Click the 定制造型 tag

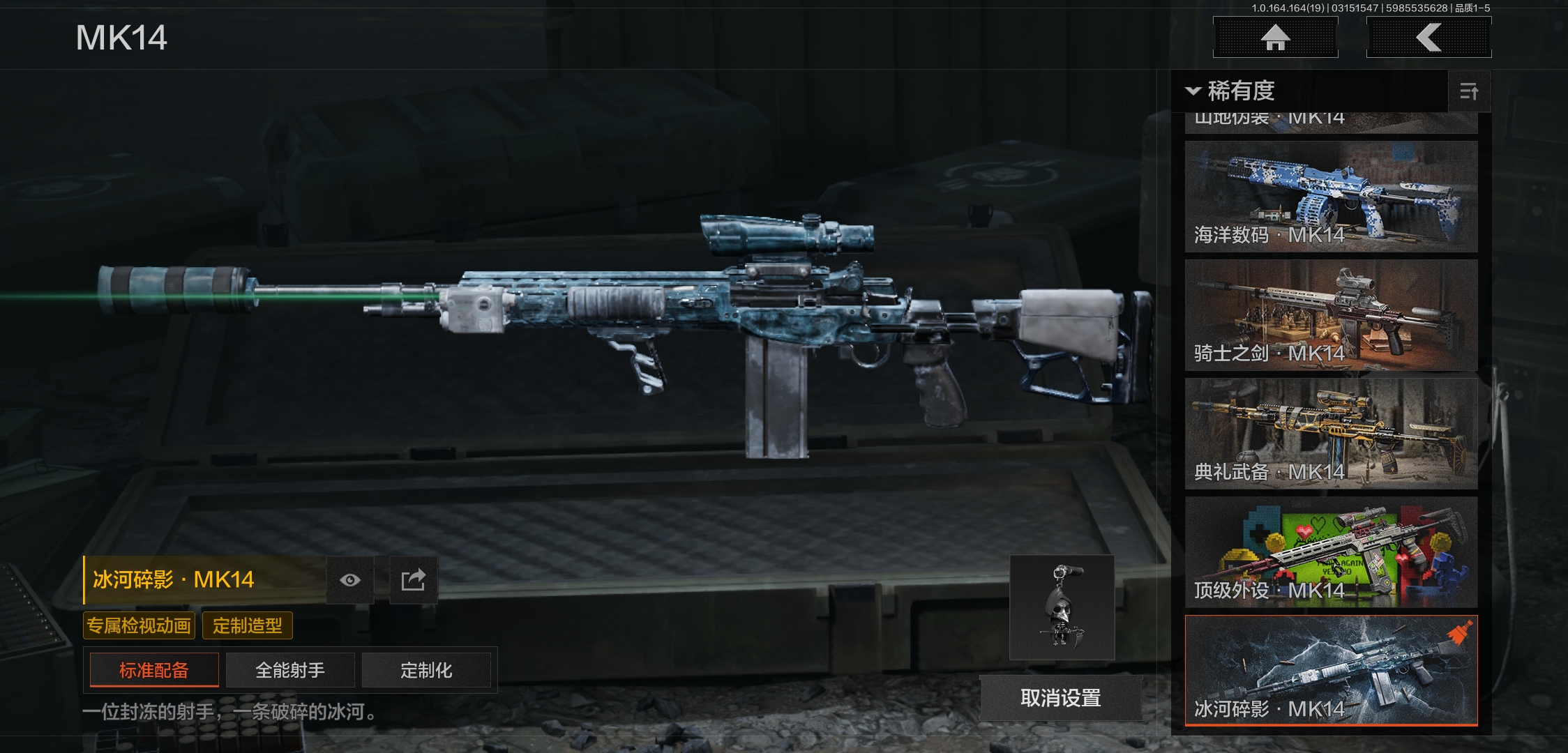click(x=248, y=625)
